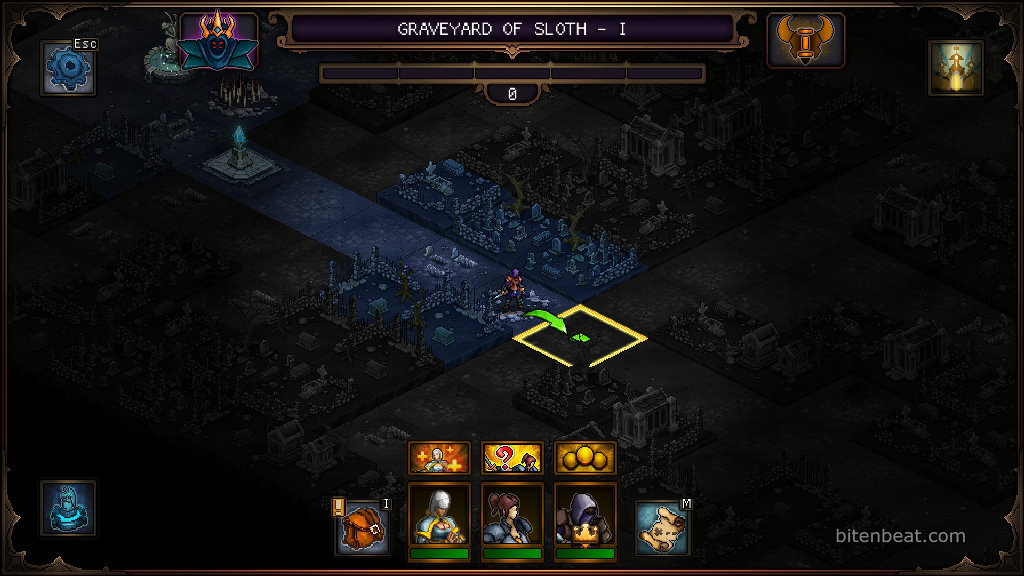Select the red-haired warrior portrait
Screen dimensions: 1024x576
click(x=512, y=516)
